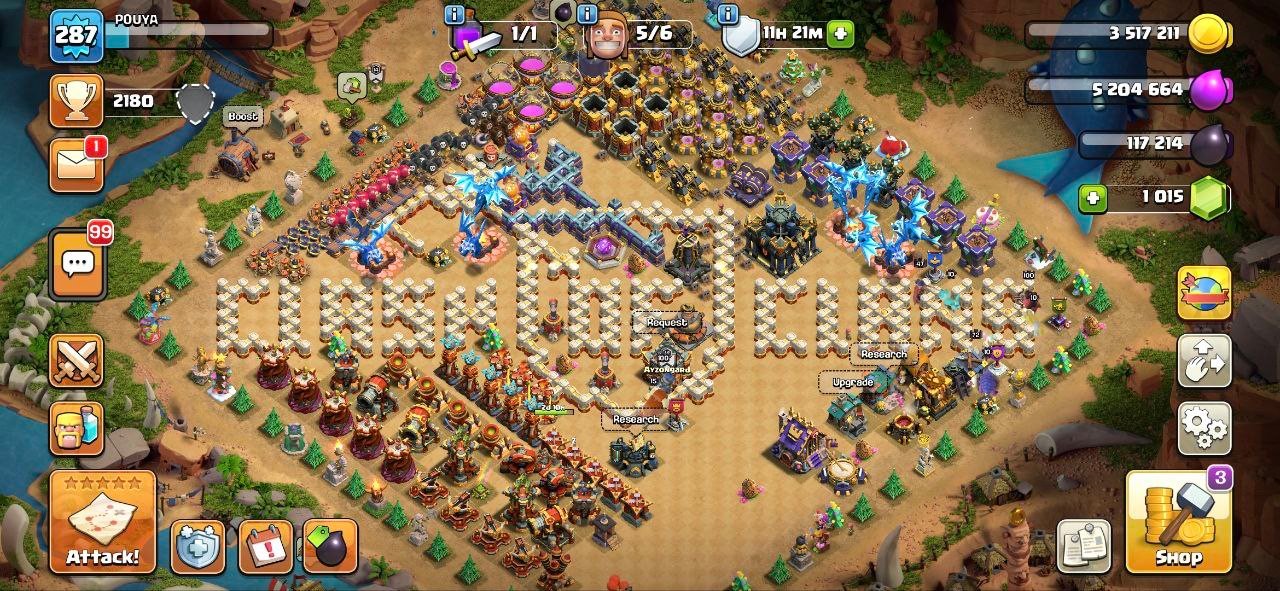Screen dimensions: 1280x591
Task: Click the blue shield plus icon
Action: point(197,547)
